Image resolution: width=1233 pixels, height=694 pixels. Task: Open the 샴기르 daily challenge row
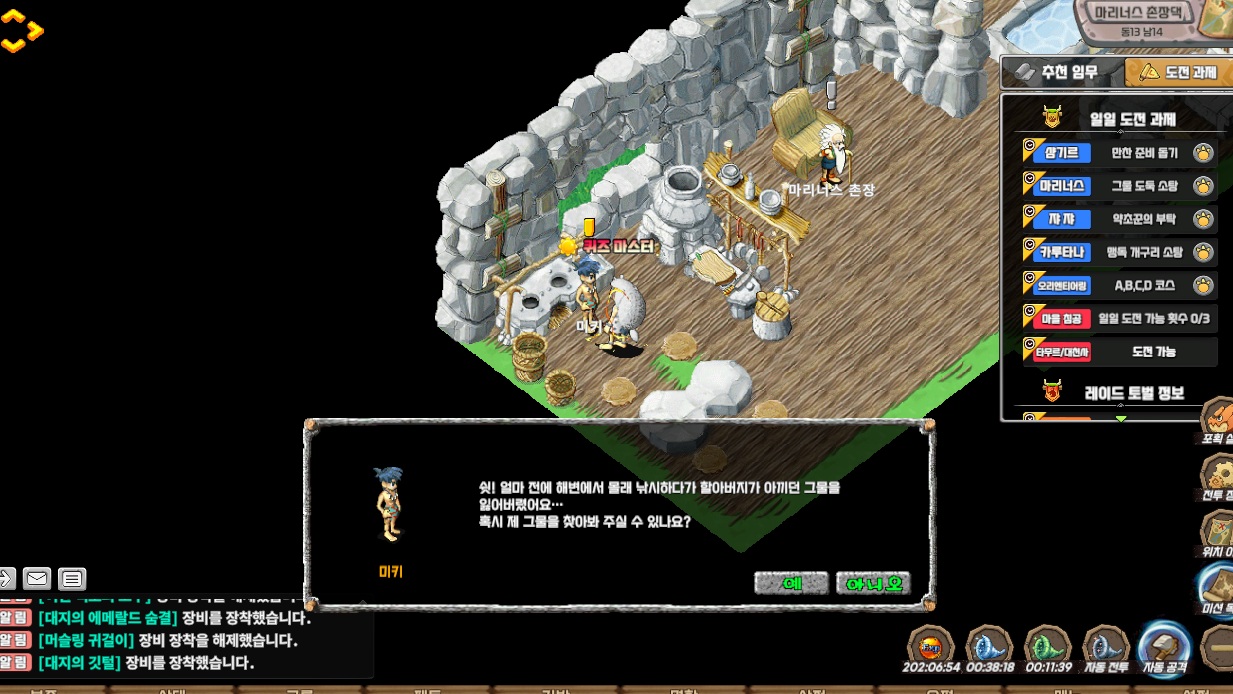1119,153
